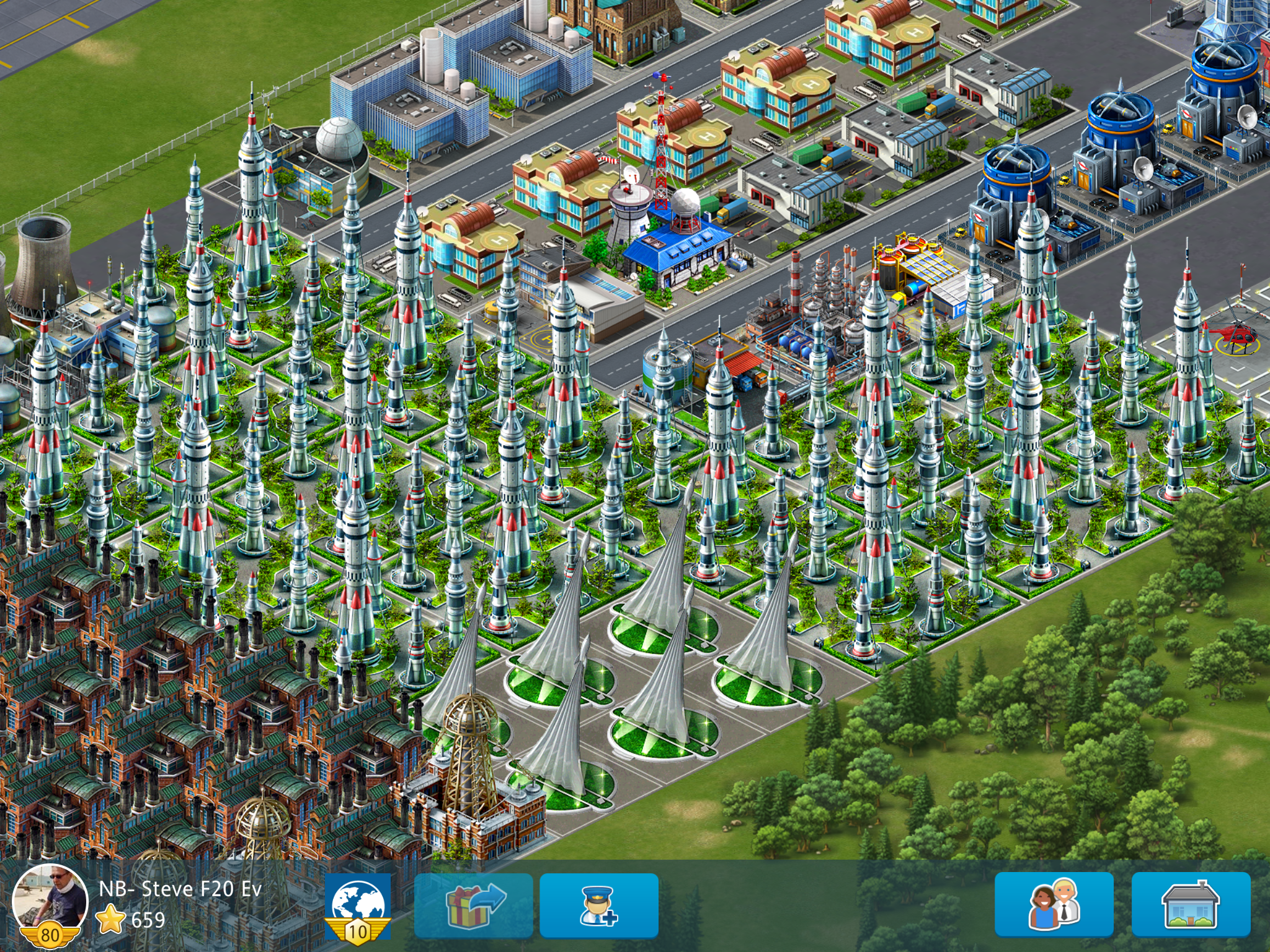
Task: Send a gift with the present button
Action: (x=474, y=905)
